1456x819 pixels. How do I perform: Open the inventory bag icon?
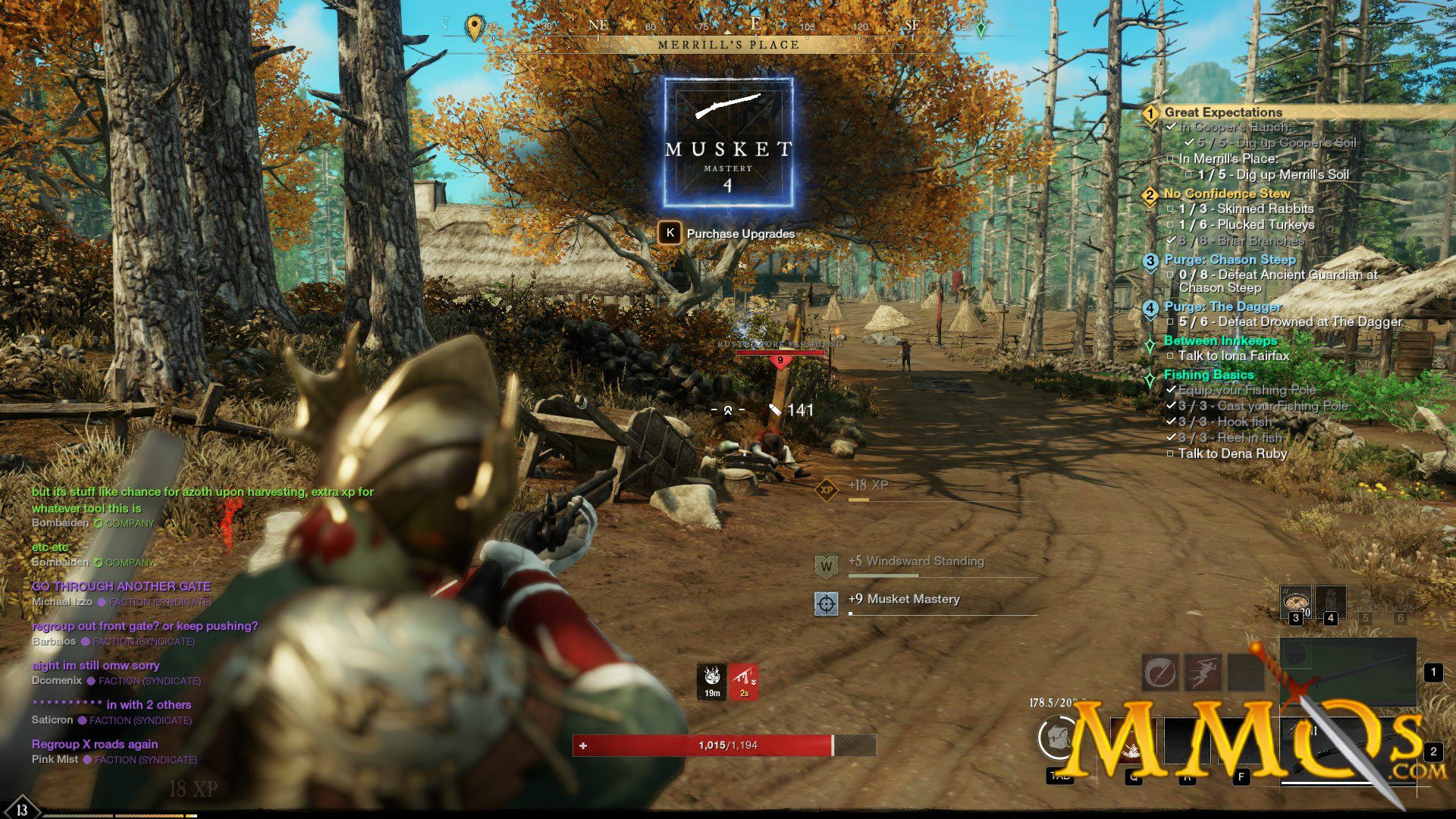pos(1059,737)
